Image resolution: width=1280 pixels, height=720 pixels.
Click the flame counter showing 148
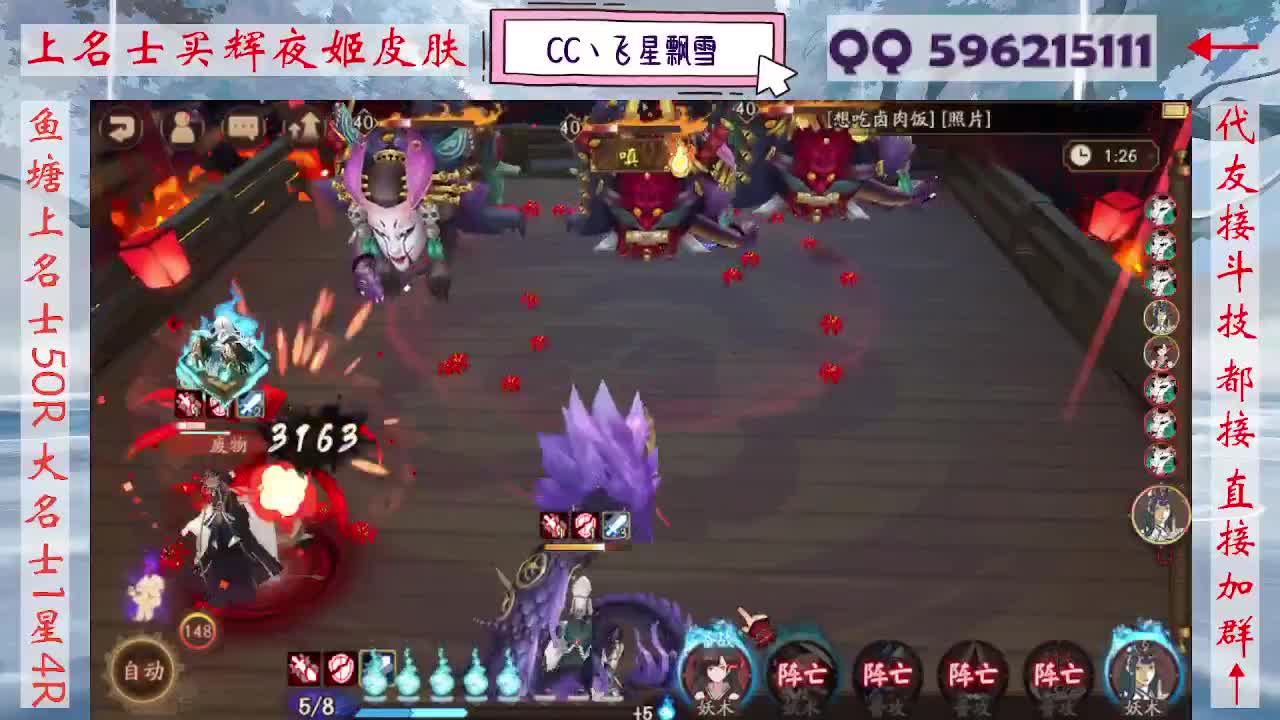(200, 631)
